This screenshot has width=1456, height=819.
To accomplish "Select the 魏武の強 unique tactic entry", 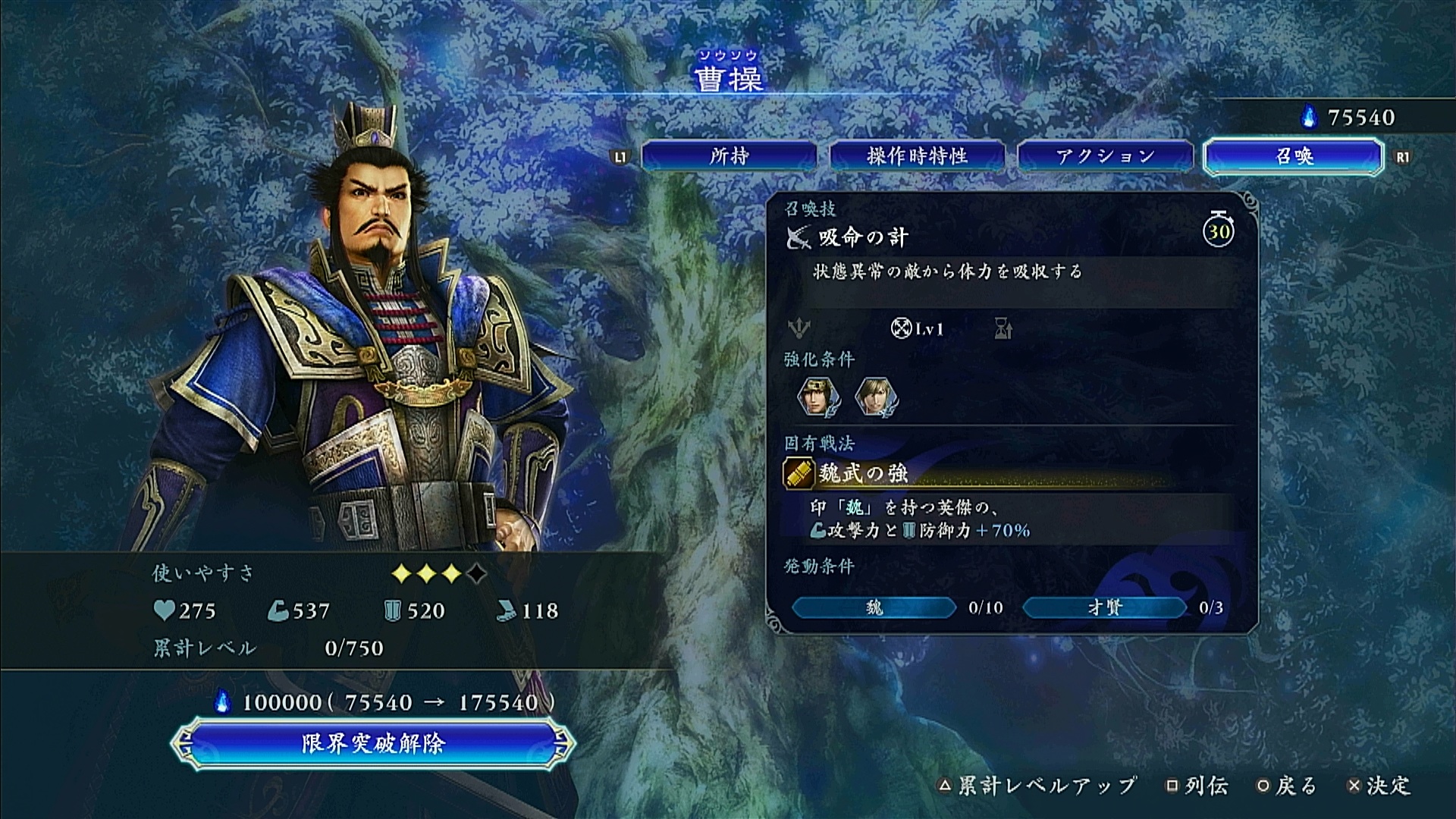I will 863,474.
